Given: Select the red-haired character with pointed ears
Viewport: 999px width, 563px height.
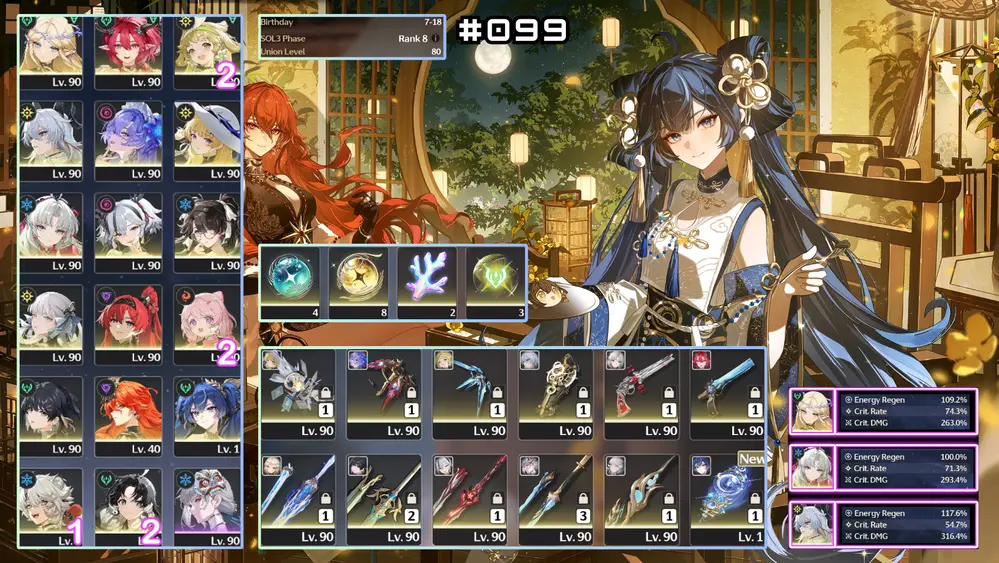Looking at the screenshot, I should click(128, 45).
